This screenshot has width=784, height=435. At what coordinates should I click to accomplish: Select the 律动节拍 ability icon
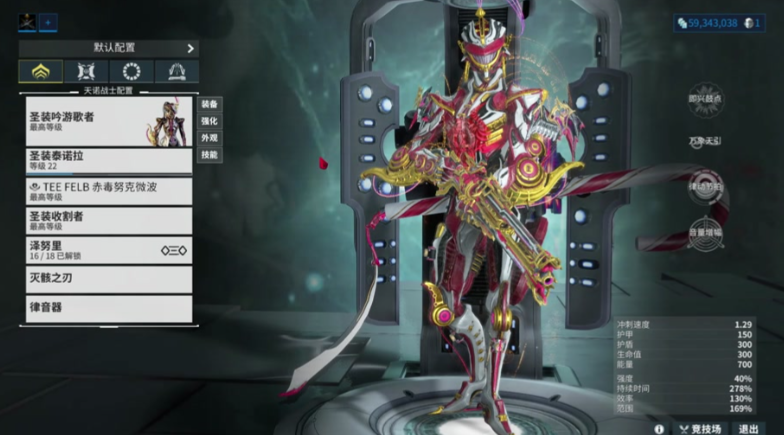pos(705,186)
